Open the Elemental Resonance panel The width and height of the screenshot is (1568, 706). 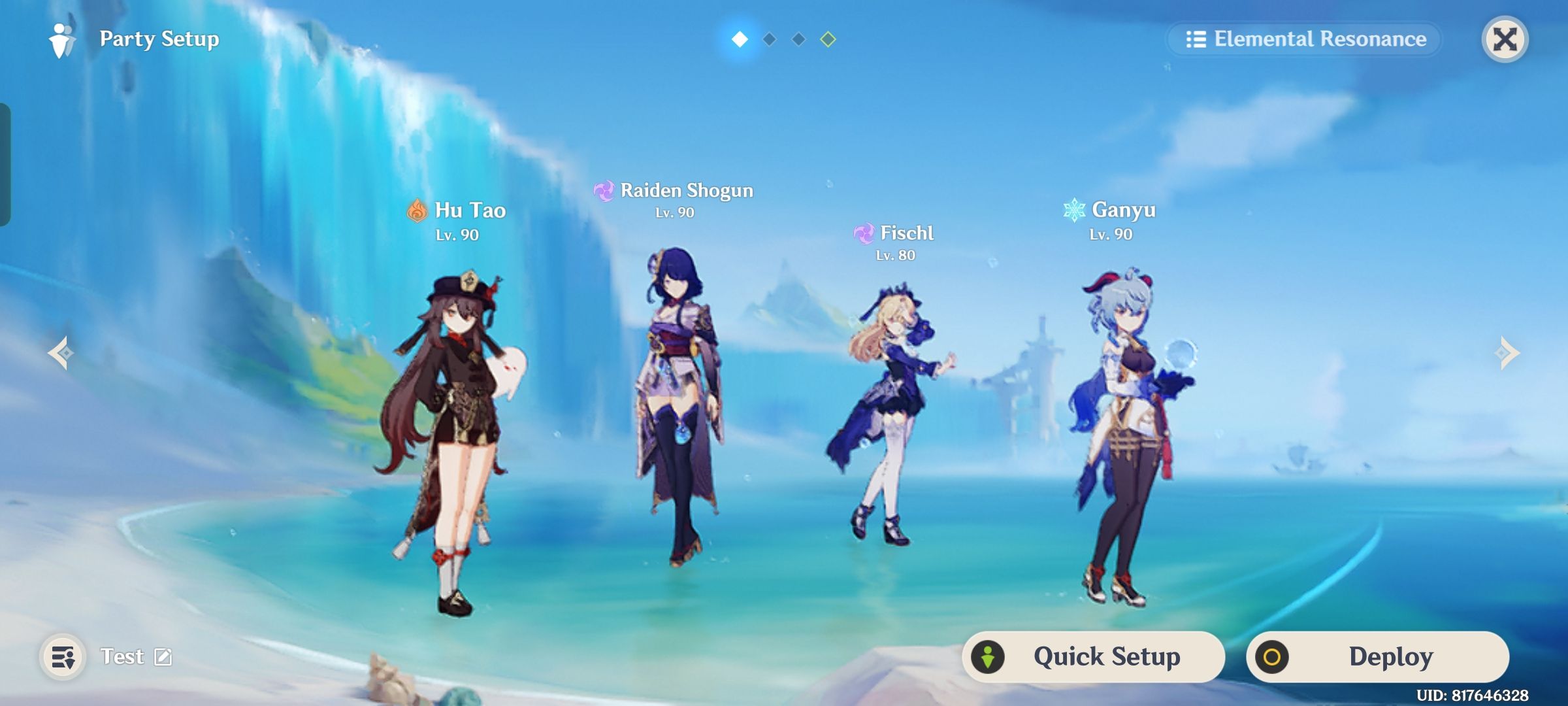point(1303,39)
